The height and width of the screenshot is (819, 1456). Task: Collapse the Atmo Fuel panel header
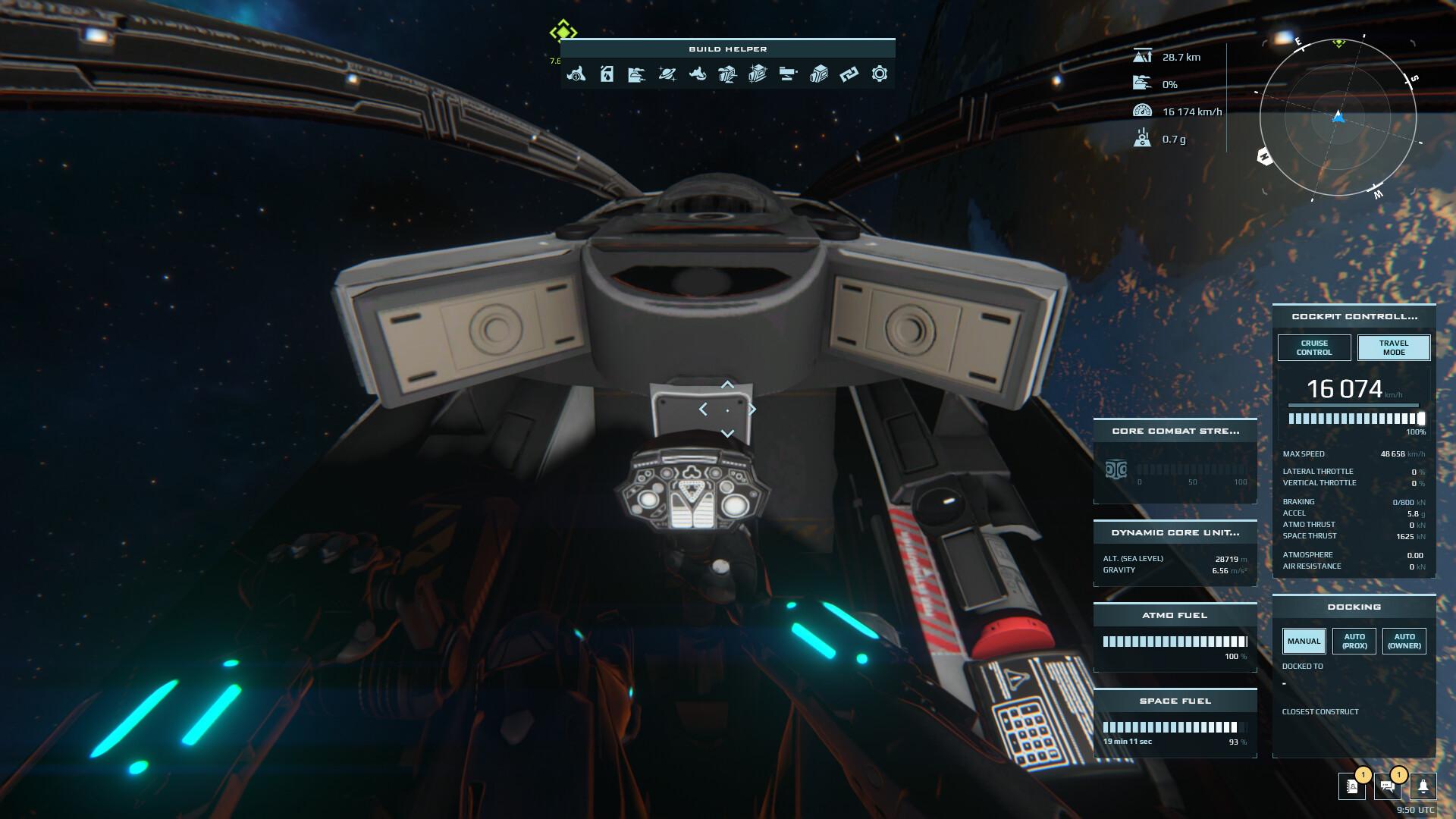coord(1175,615)
